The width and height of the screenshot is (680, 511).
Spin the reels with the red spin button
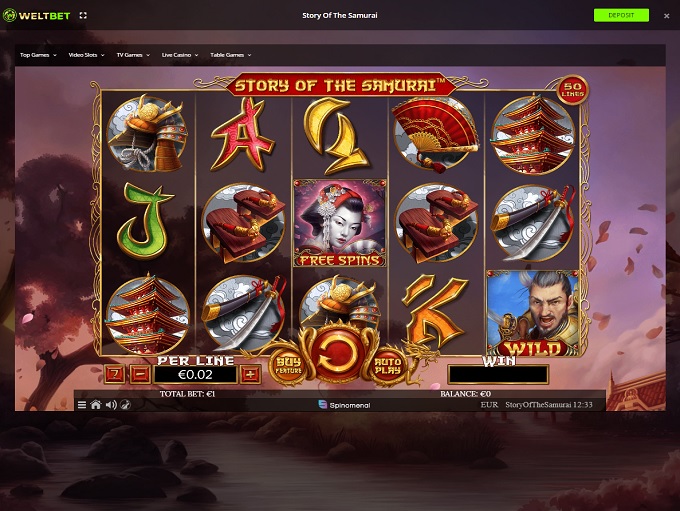[338, 354]
